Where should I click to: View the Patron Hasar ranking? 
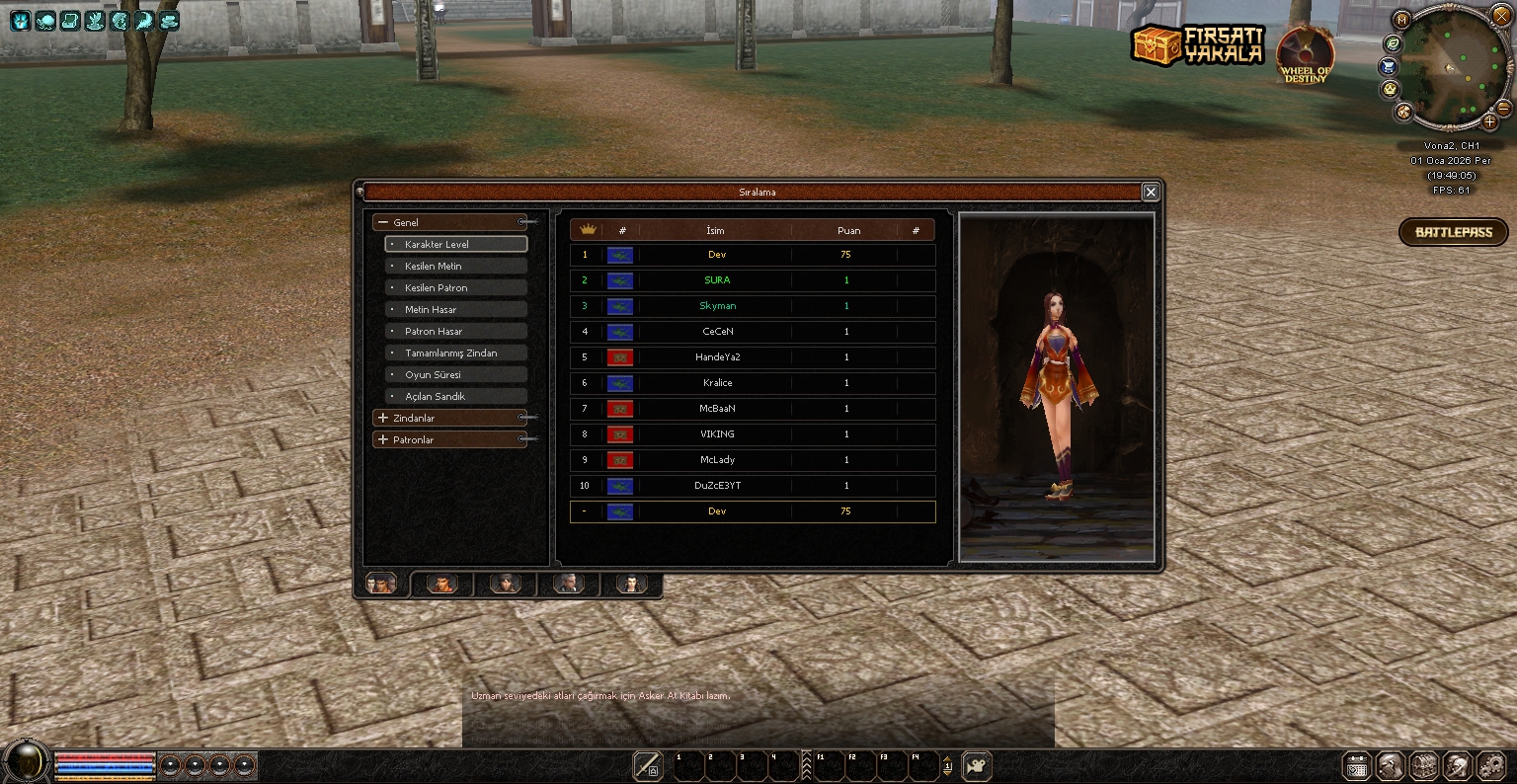pos(455,331)
